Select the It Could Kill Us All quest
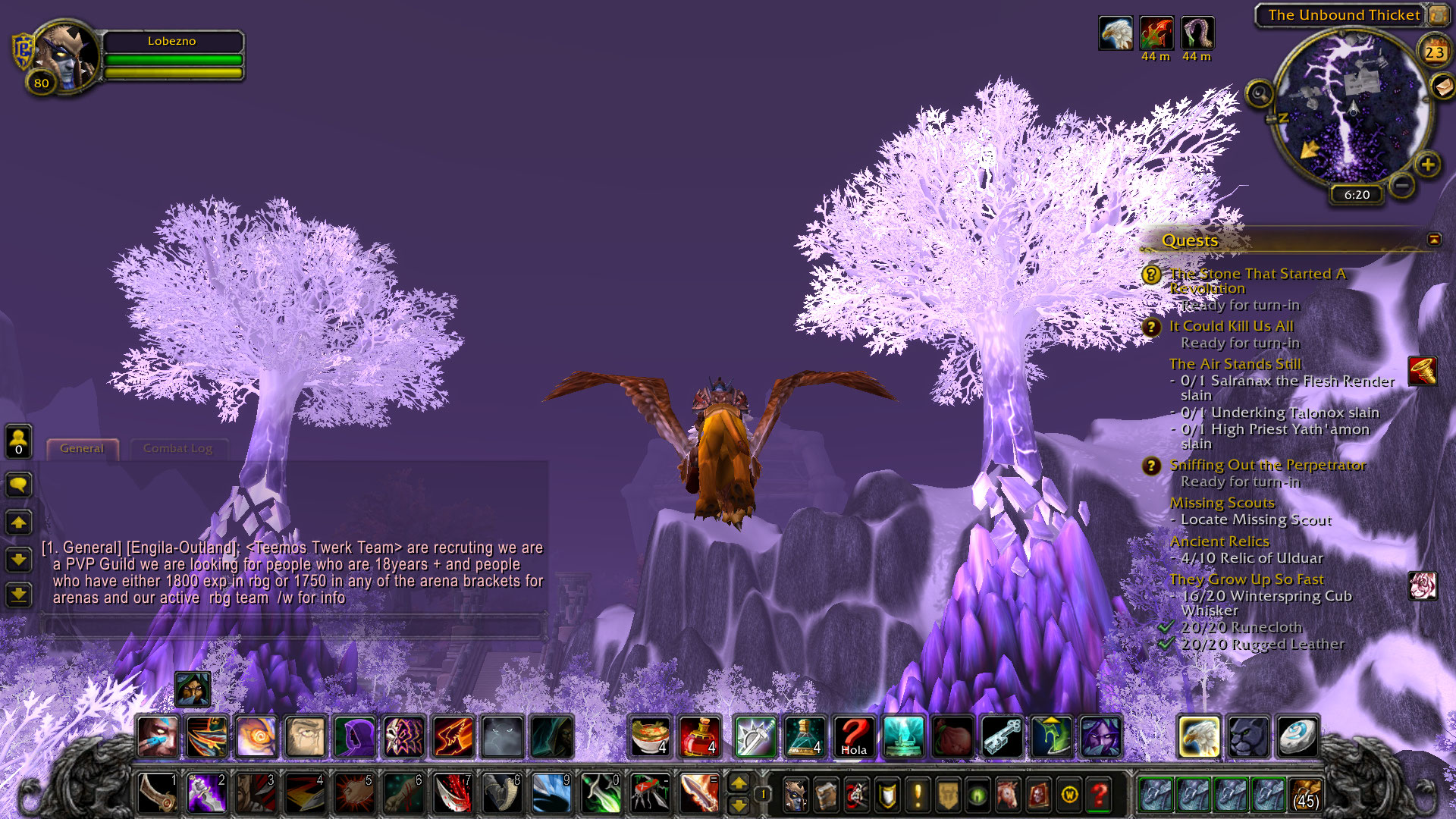The width and height of the screenshot is (1456, 819). (1231, 326)
